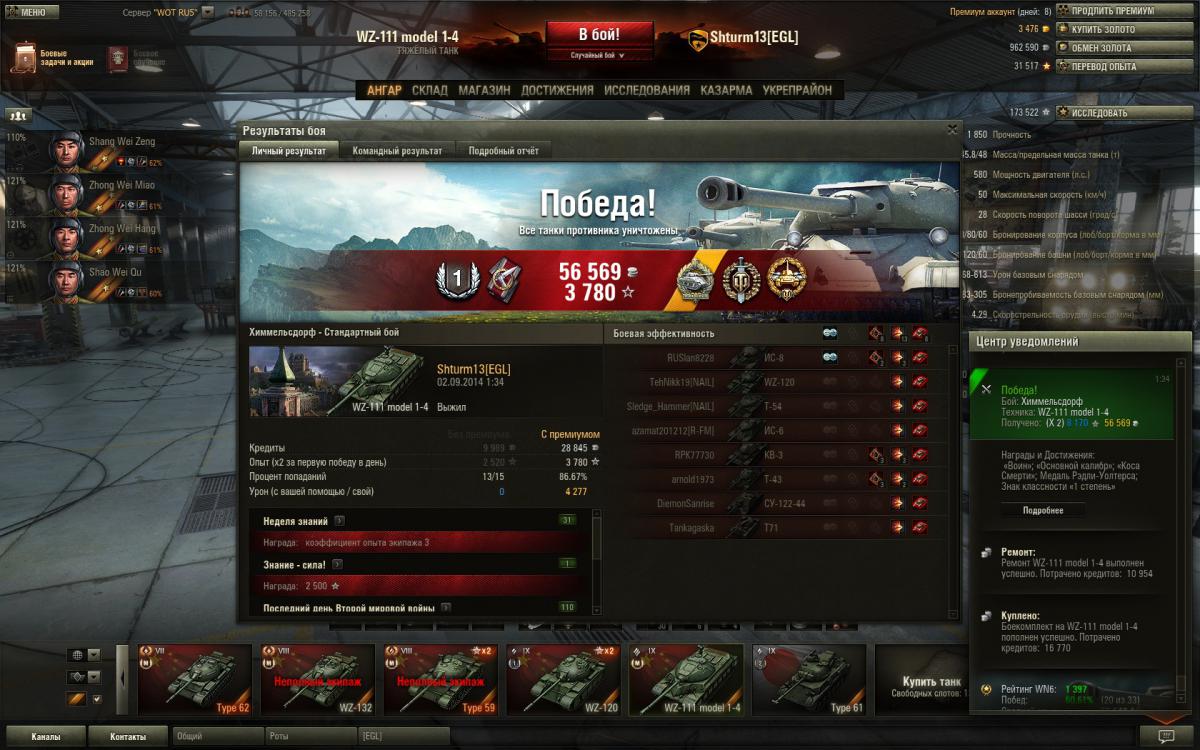Open the Каналы chat channels

45,737
